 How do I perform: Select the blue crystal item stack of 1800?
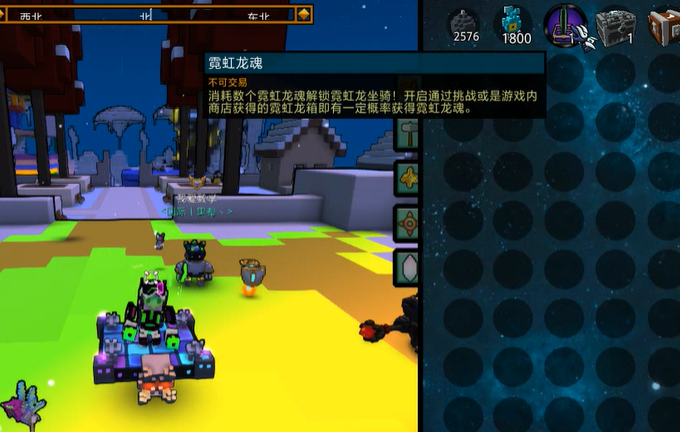(x=516, y=23)
